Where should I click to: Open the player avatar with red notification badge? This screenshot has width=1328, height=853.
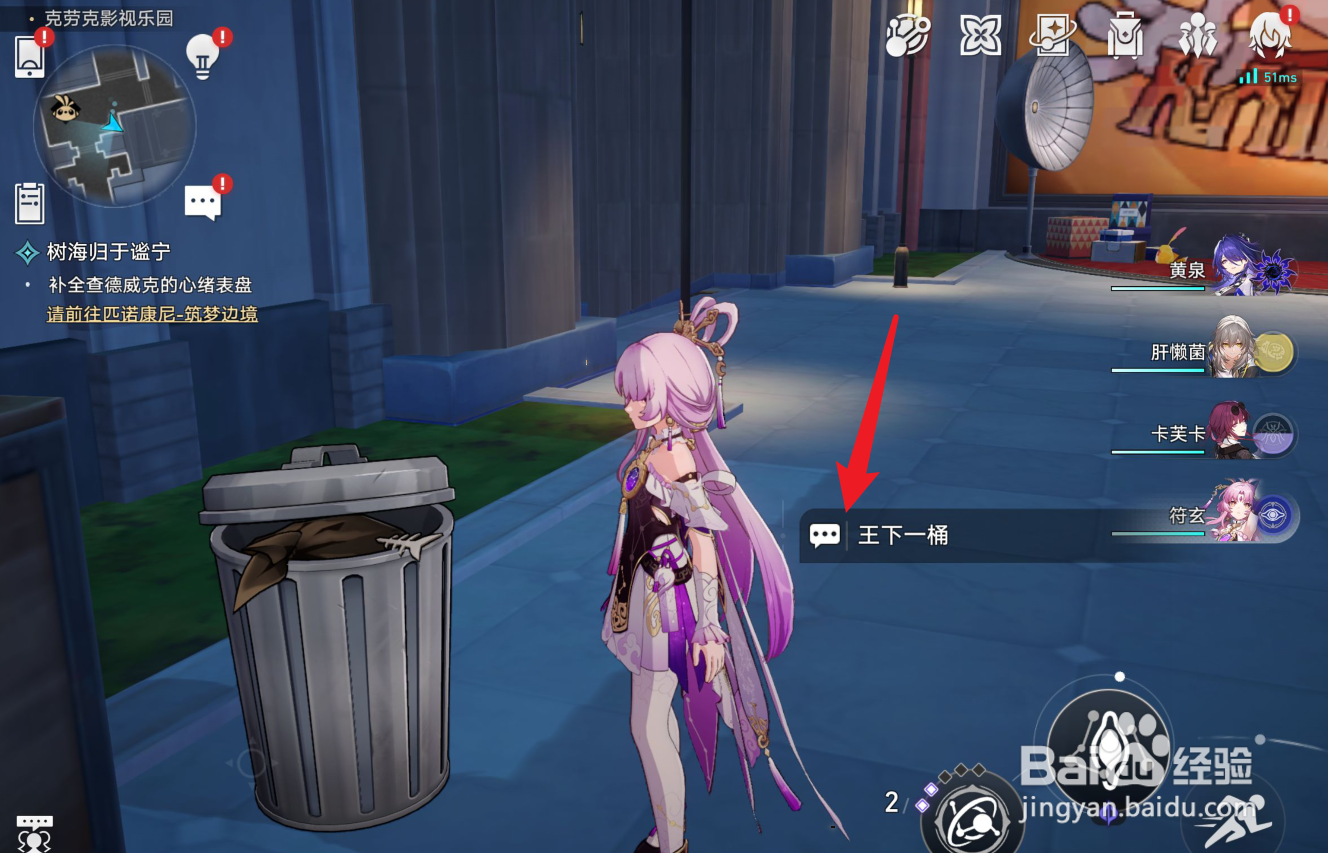coord(1270,35)
